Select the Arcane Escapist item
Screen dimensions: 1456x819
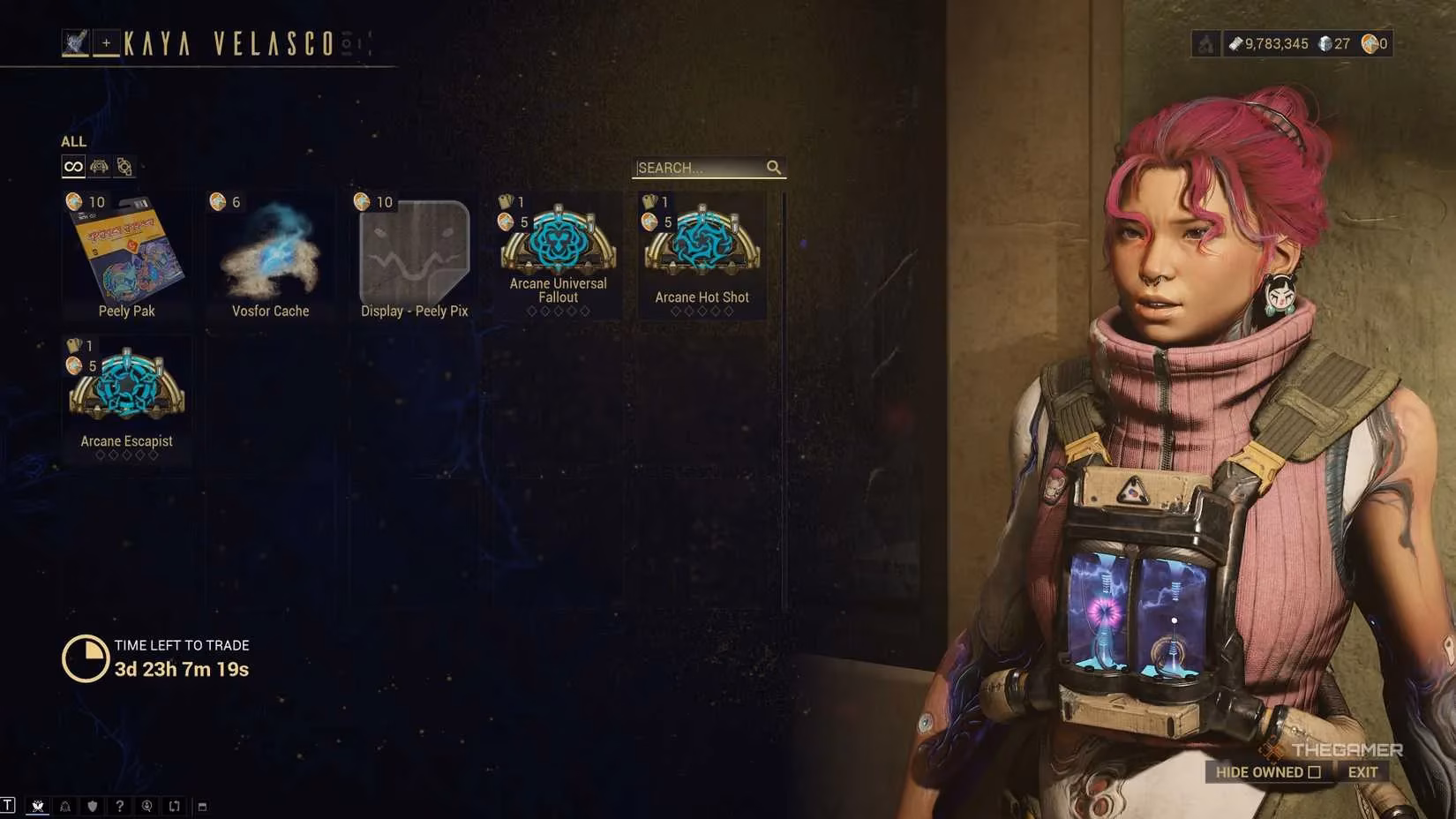126,397
